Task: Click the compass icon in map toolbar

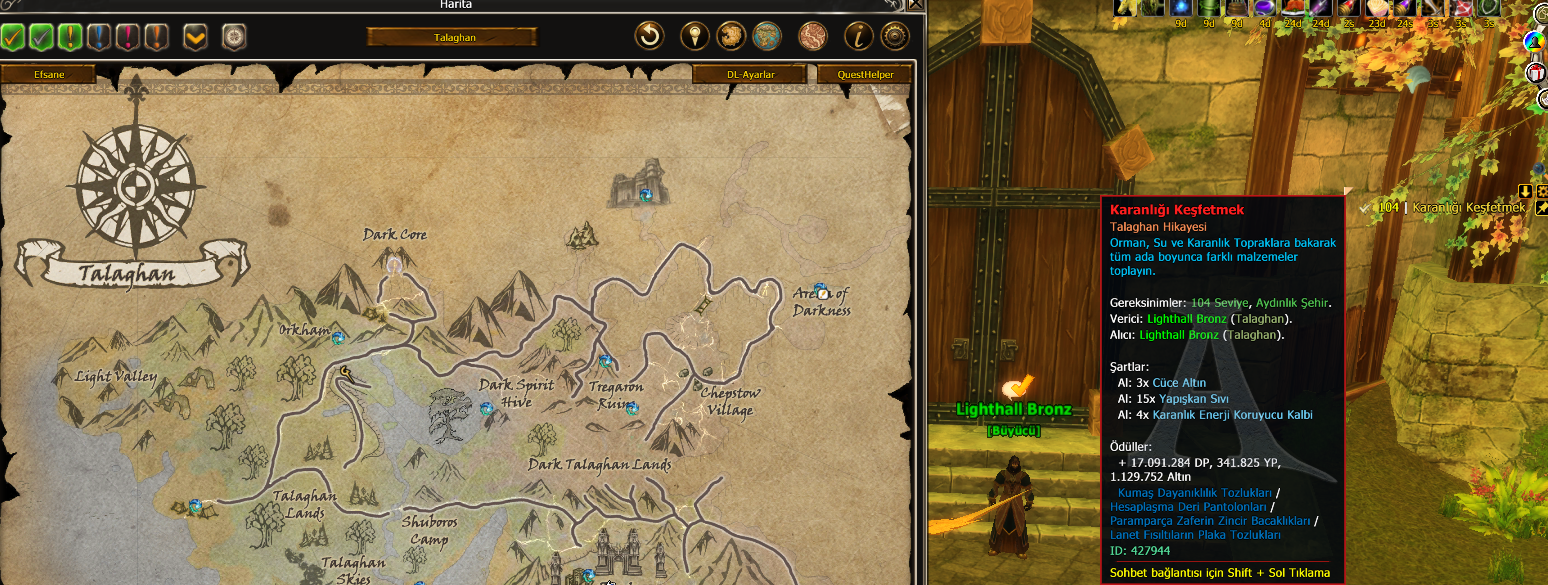Action: pyautogui.click(x=233, y=37)
